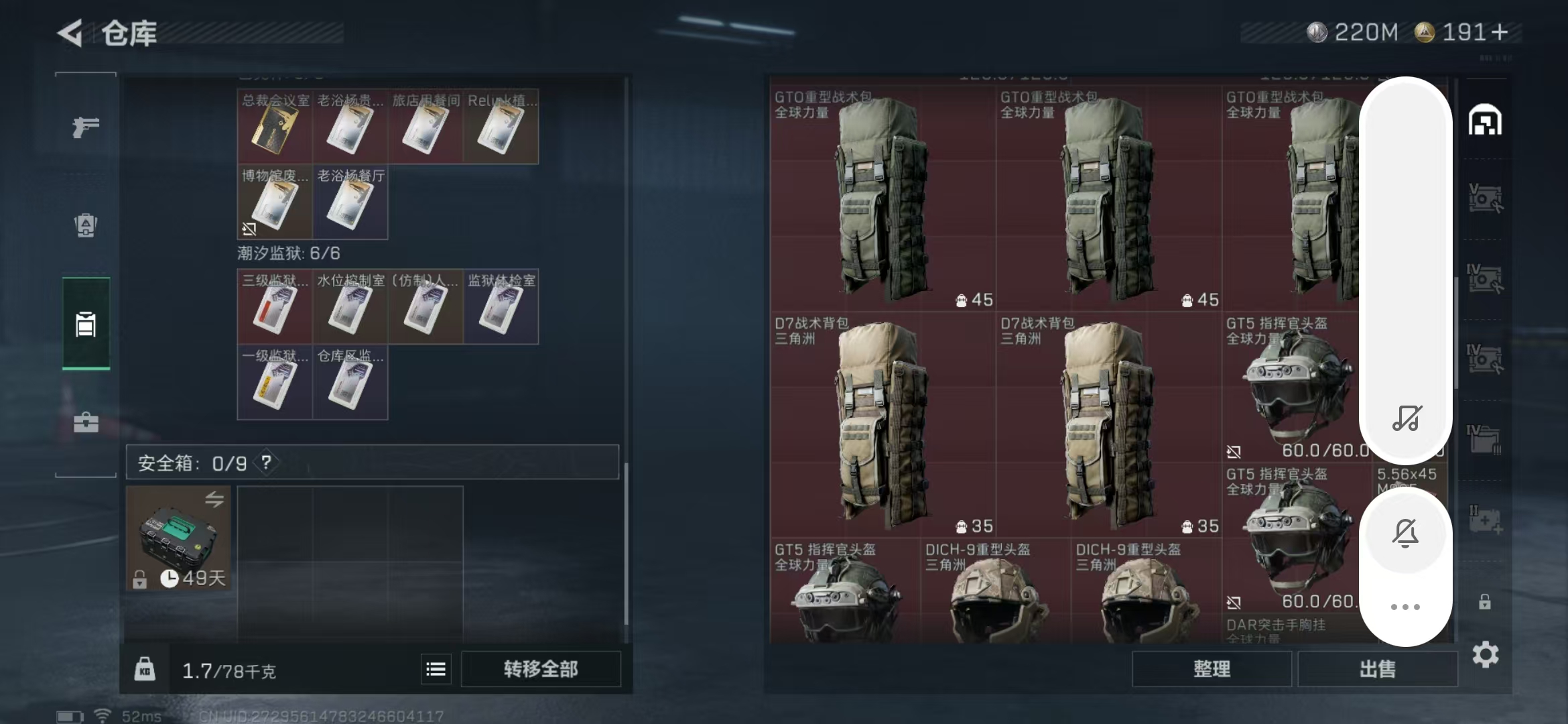Disable notifications via the bell icon
This screenshot has width=1568, height=724.
[x=1406, y=533]
